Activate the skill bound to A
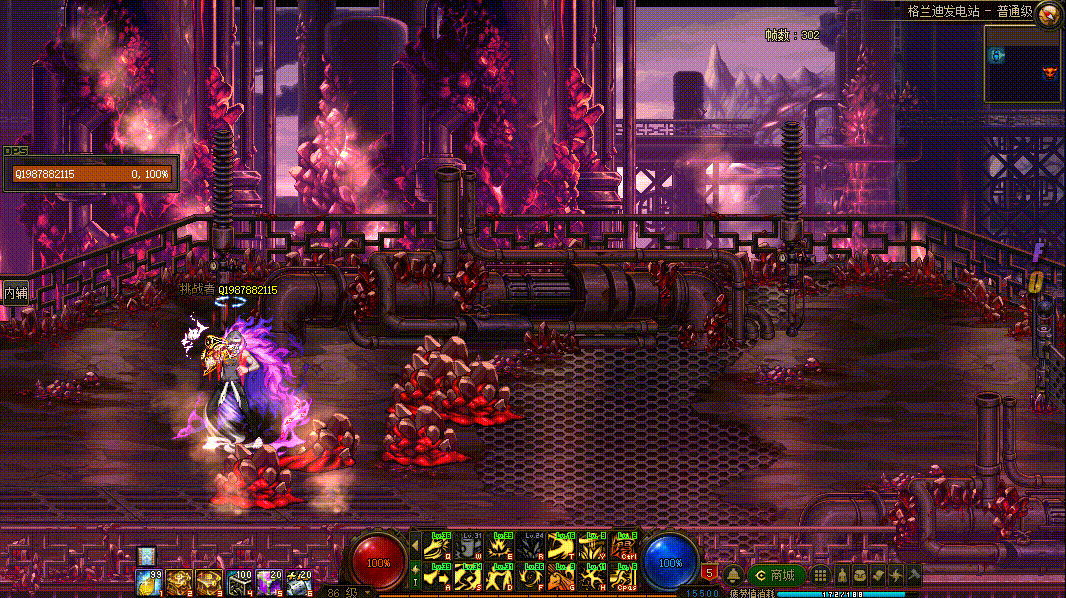This screenshot has height=598, width=1066. pos(439,576)
